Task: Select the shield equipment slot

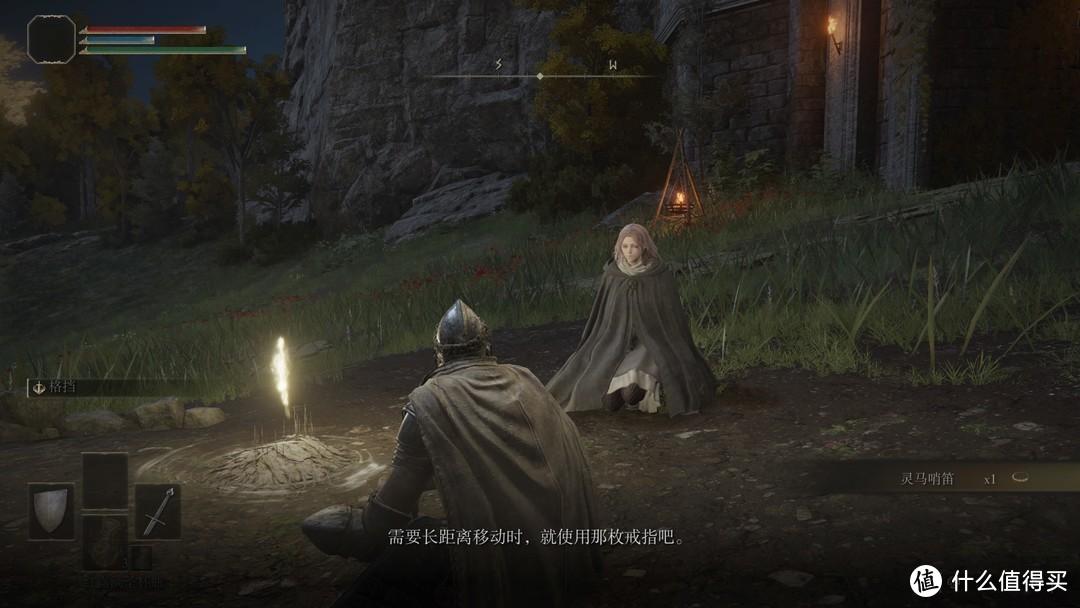Action: coord(51,511)
